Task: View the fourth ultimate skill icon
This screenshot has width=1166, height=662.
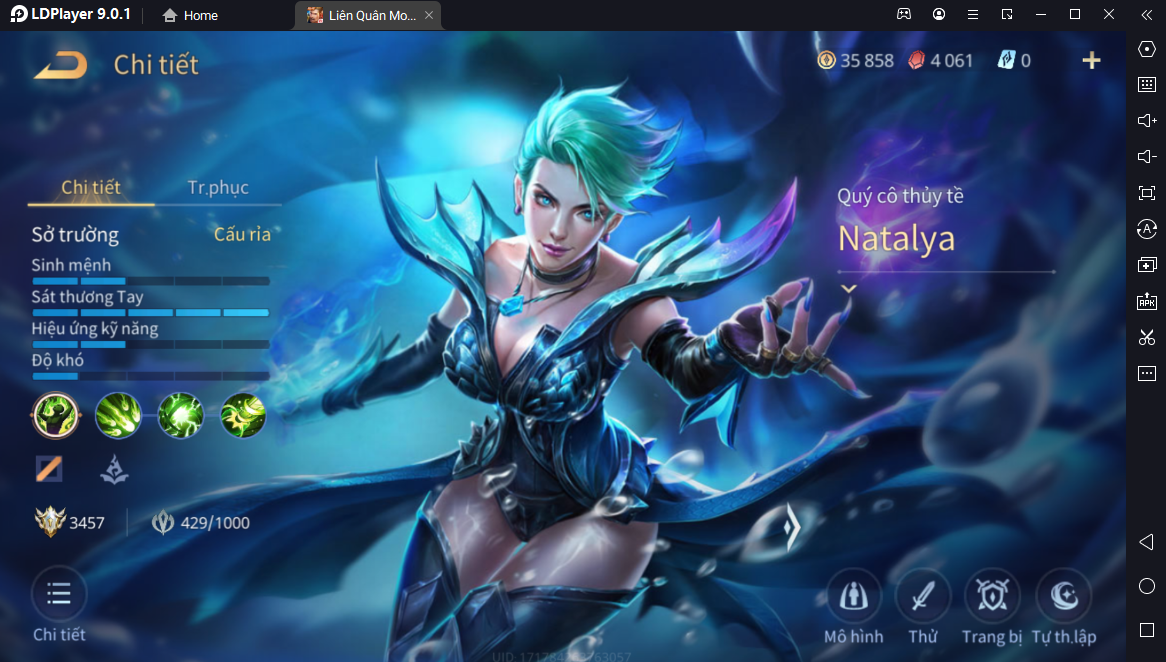Action: 242,415
